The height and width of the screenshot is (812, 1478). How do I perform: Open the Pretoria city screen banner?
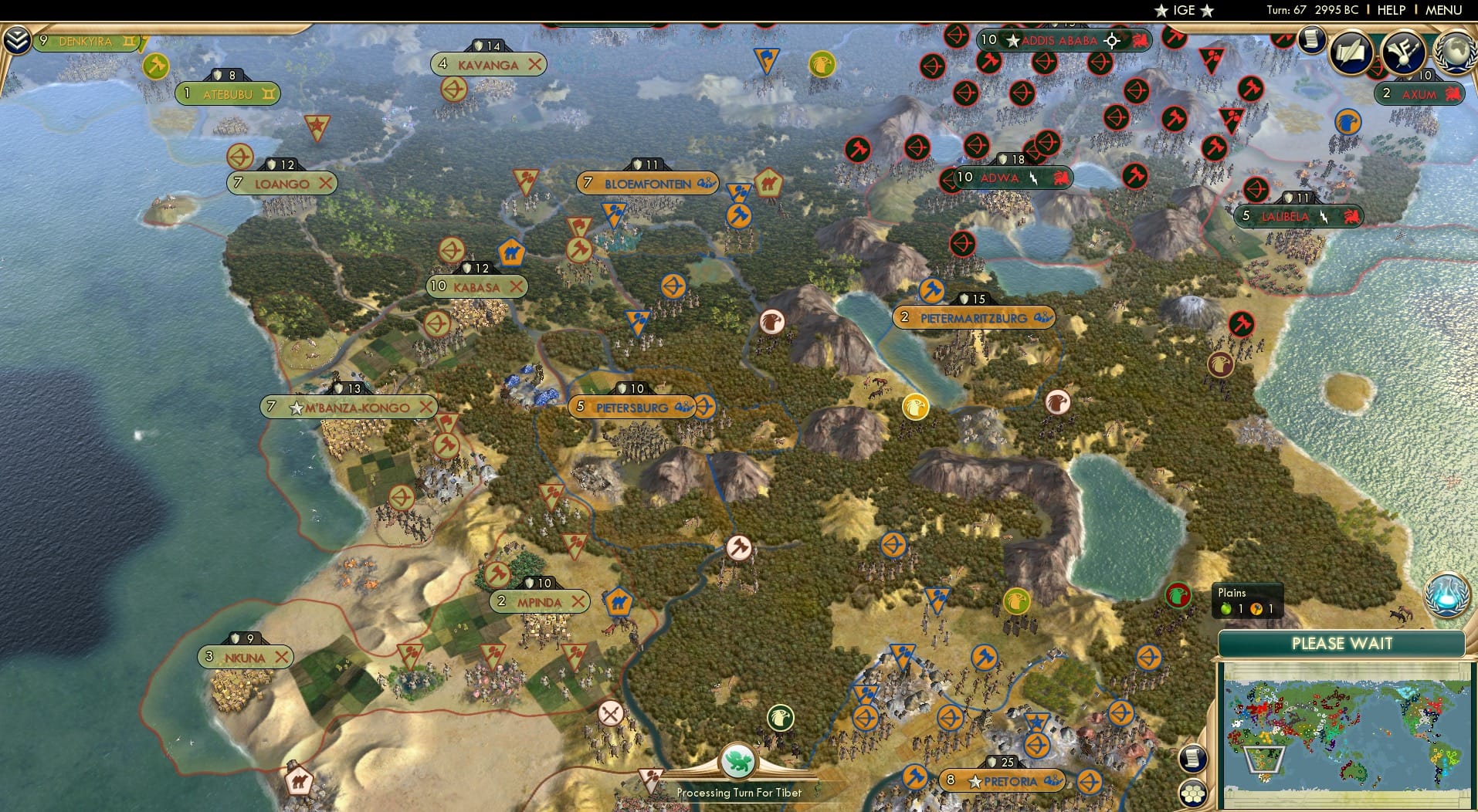click(x=1004, y=780)
